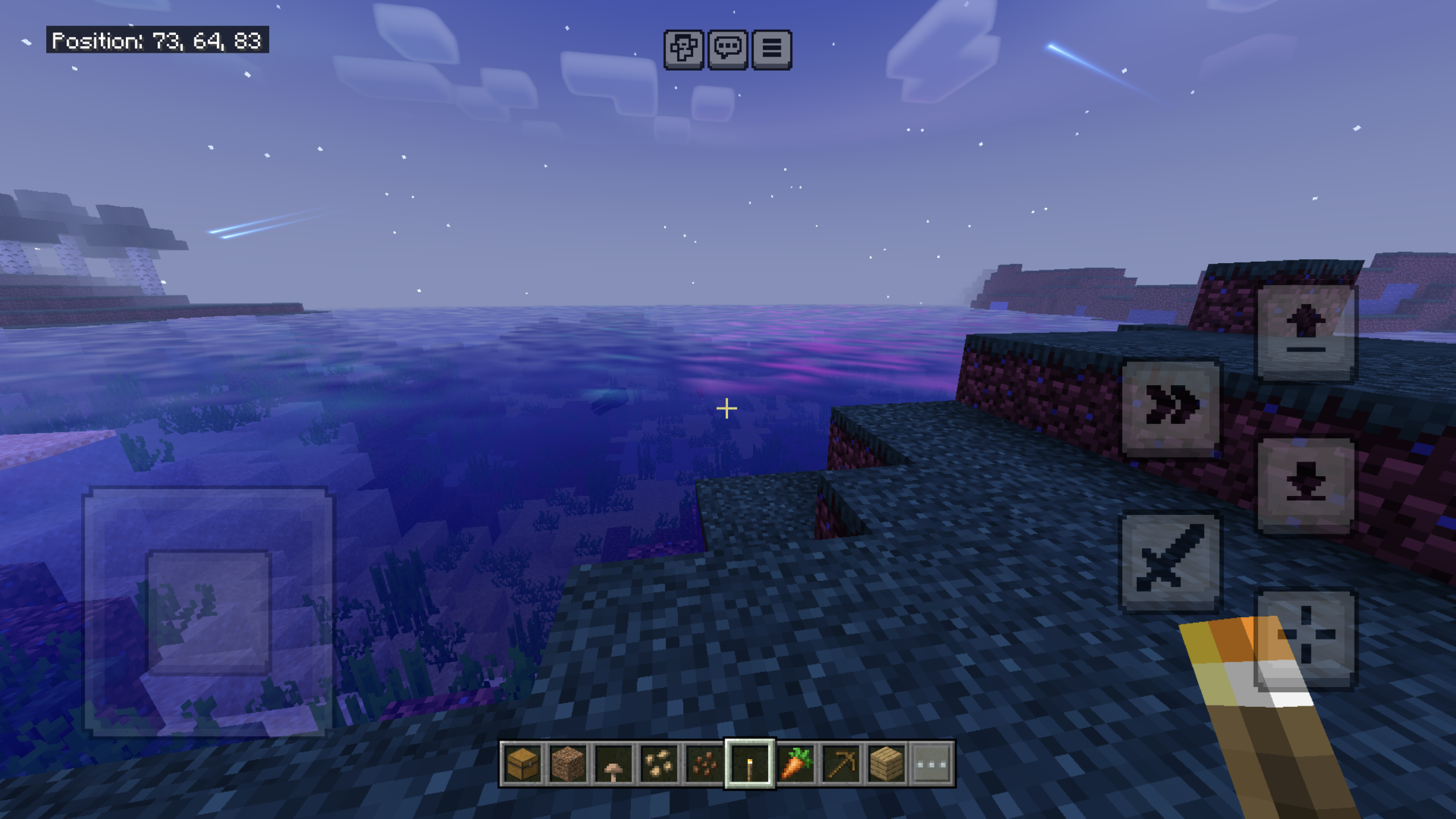Tap the sneak down-arrow button
The height and width of the screenshot is (819, 1456).
1306,485
